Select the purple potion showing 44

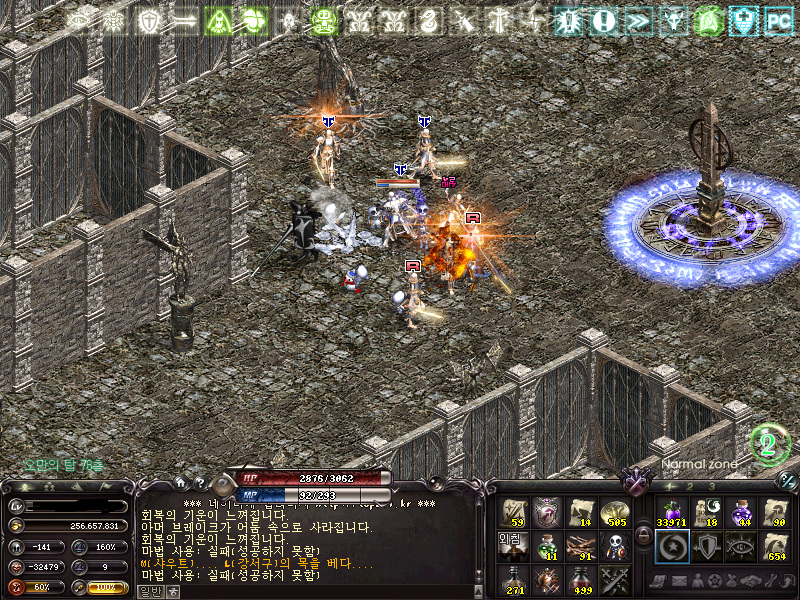pyautogui.click(x=740, y=513)
